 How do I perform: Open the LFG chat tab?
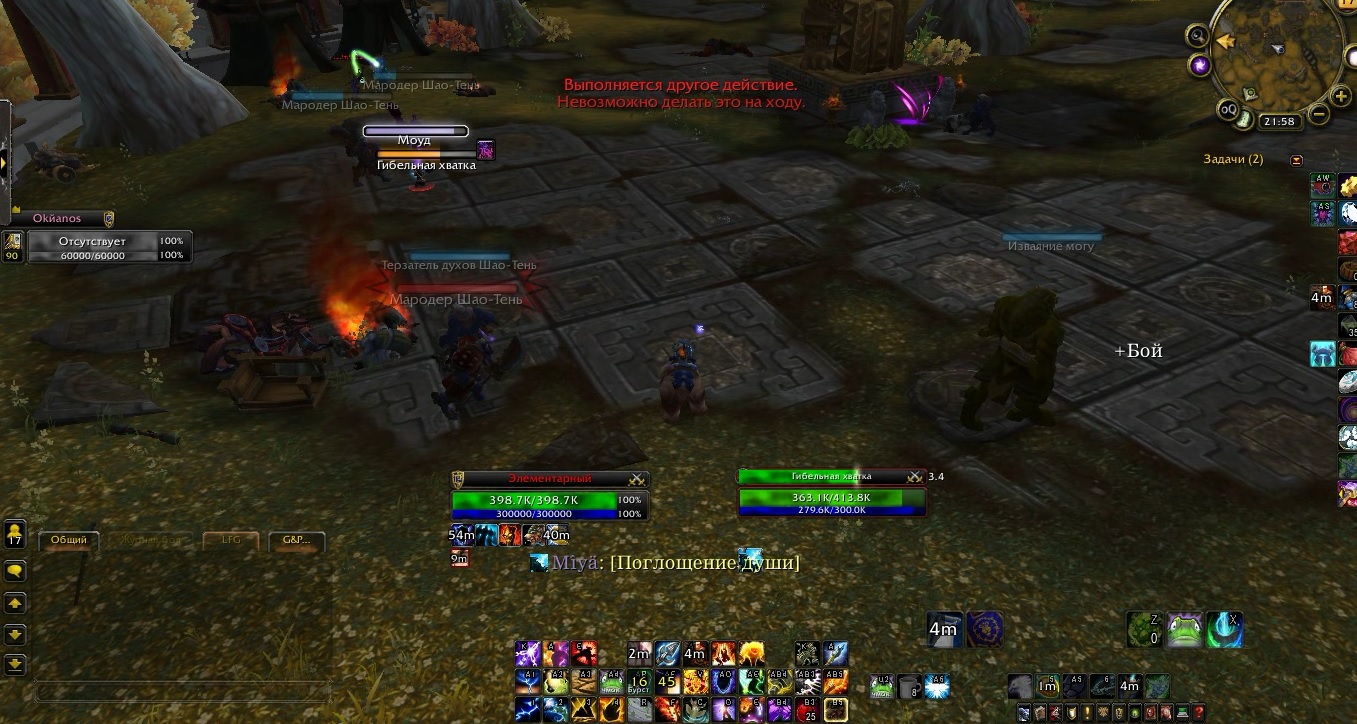(231, 540)
